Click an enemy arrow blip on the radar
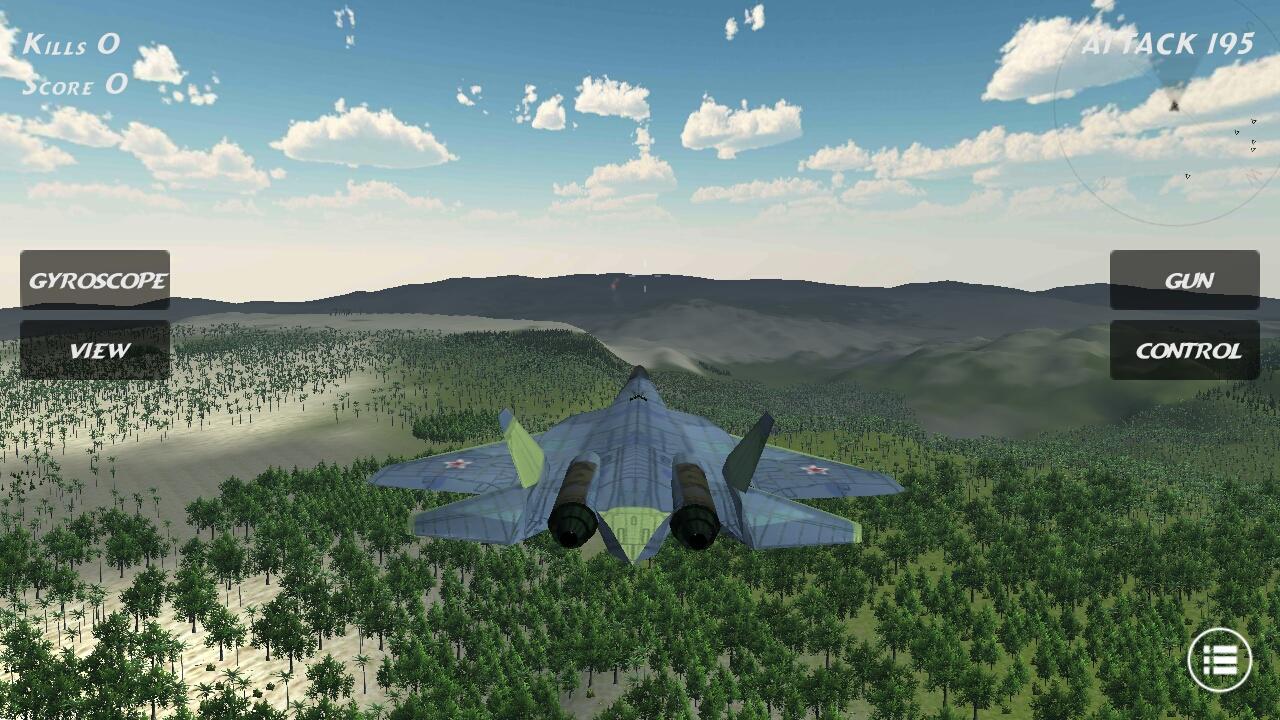The image size is (1280, 720). 1254,121
